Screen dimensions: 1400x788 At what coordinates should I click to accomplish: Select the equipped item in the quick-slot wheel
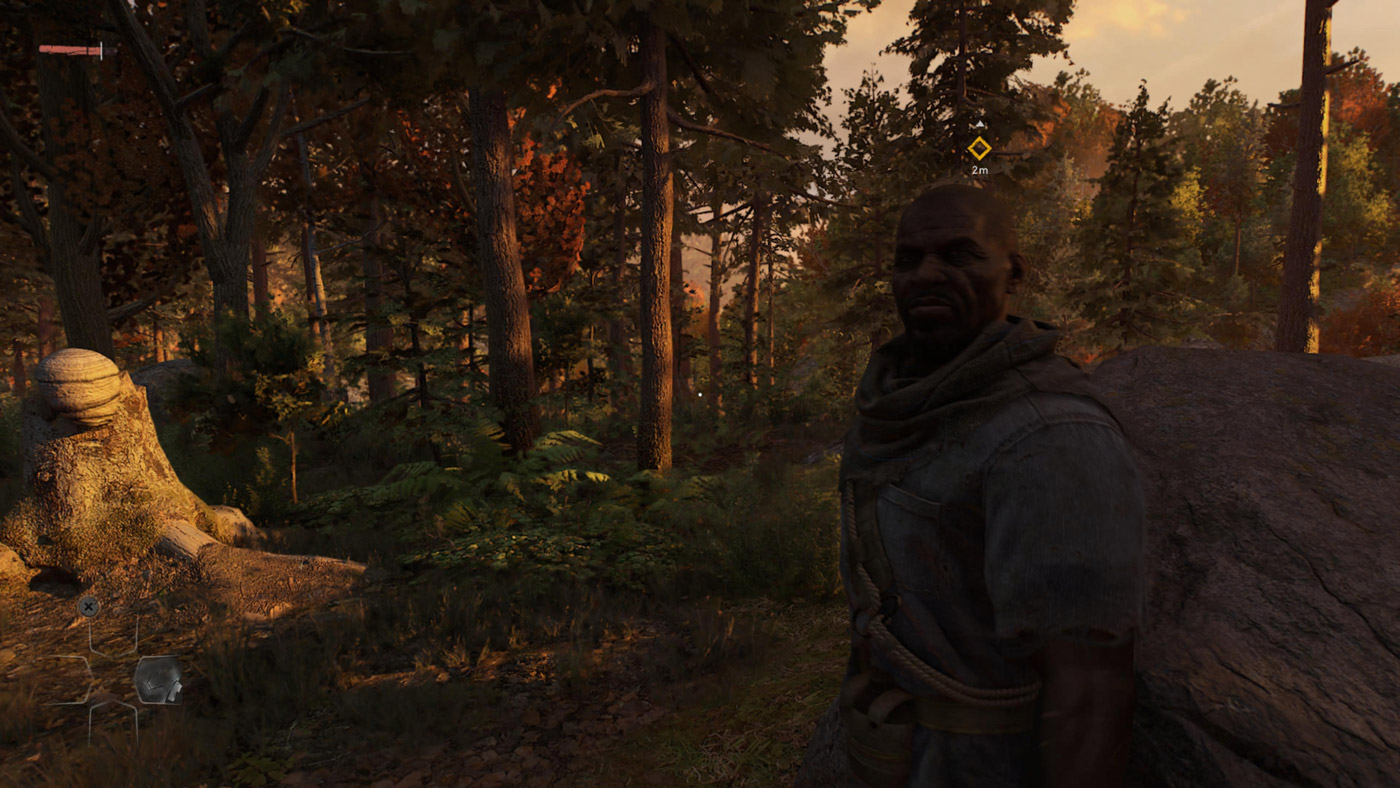[x=158, y=680]
